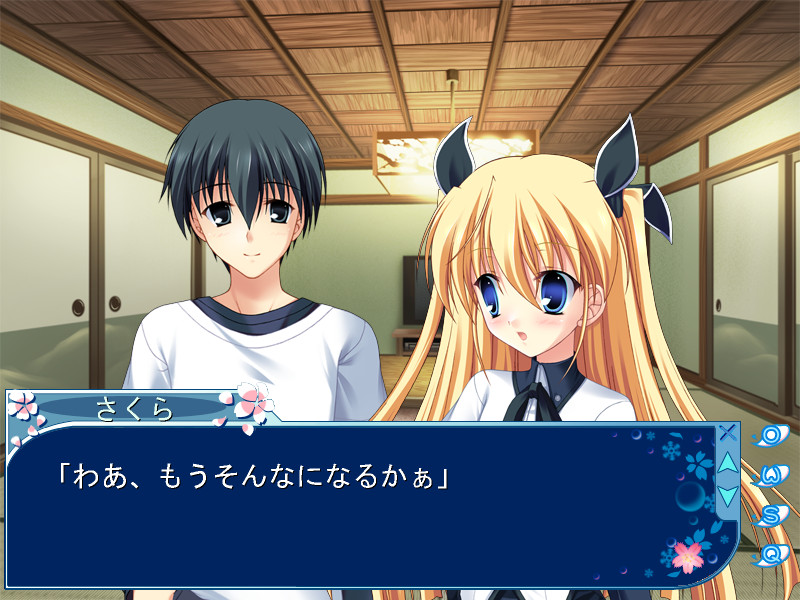Click the up arrow on the dialogue box
Image resolution: width=800 pixels, height=600 pixels.
728,464
